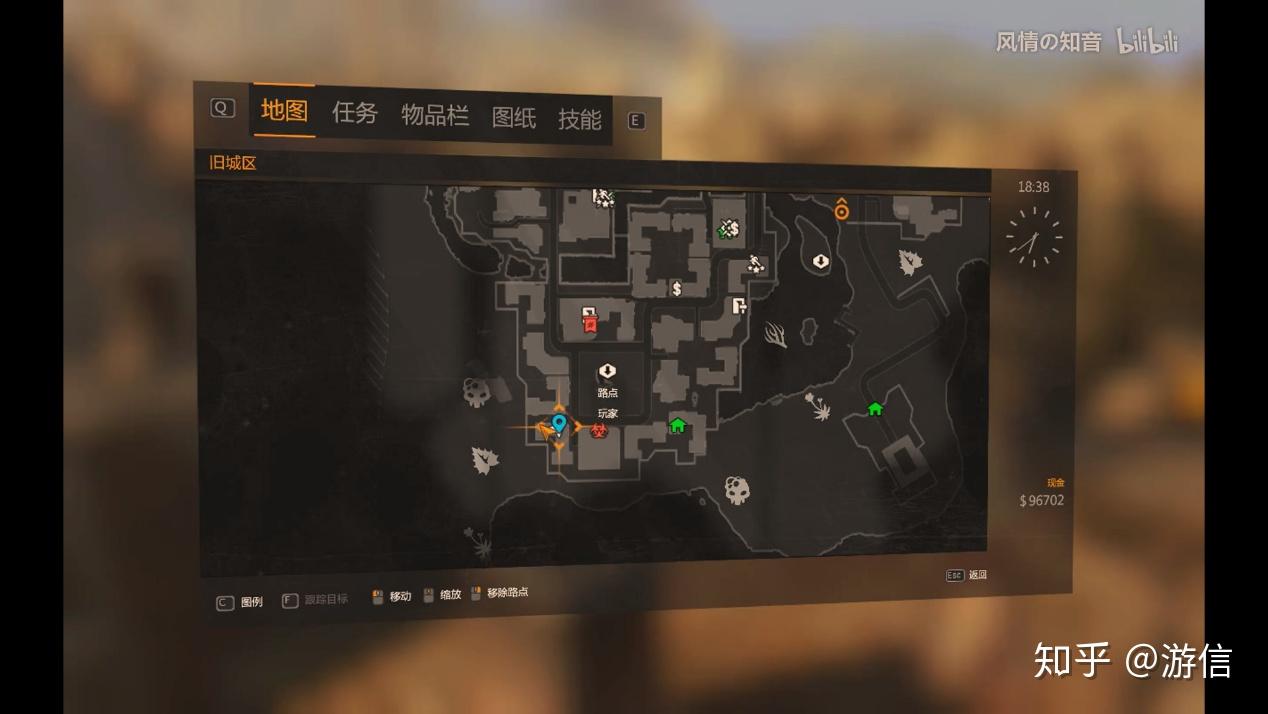Screen dimensions: 1268x714
Task: Select the orange tower marker
Action: (x=842, y=209)
